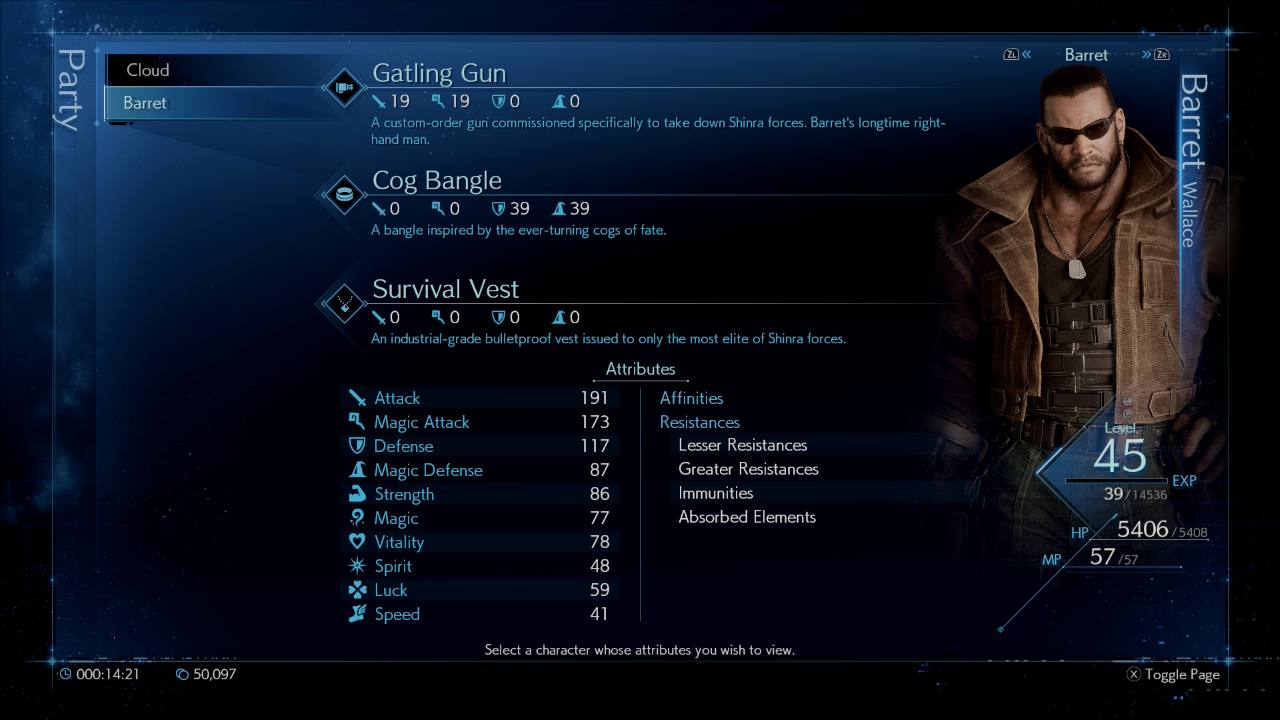Select the Absorbed Elements row
Screen dimensions: 1280x720
[x=747, y=517]
